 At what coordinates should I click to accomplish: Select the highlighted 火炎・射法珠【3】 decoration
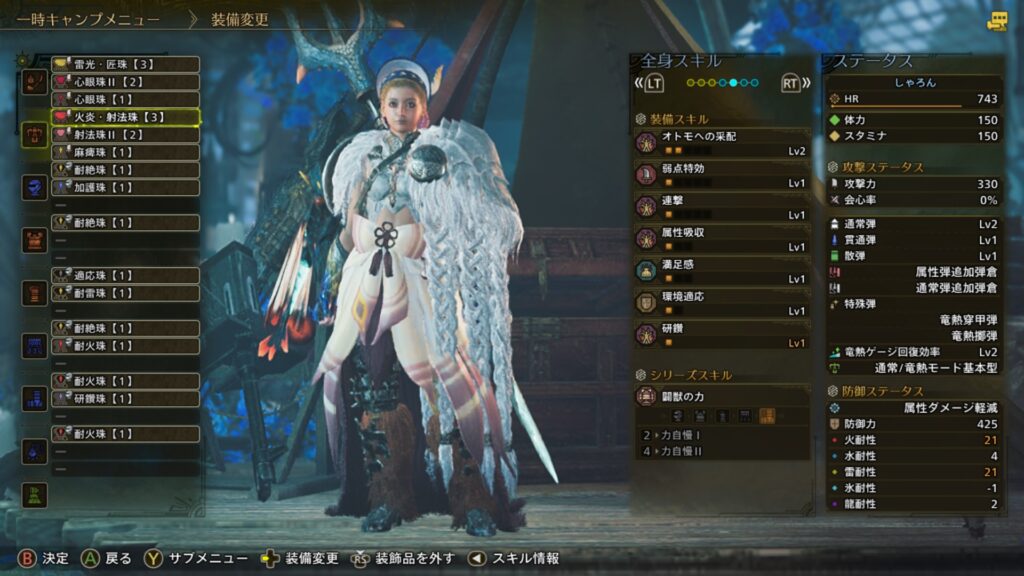125,117
